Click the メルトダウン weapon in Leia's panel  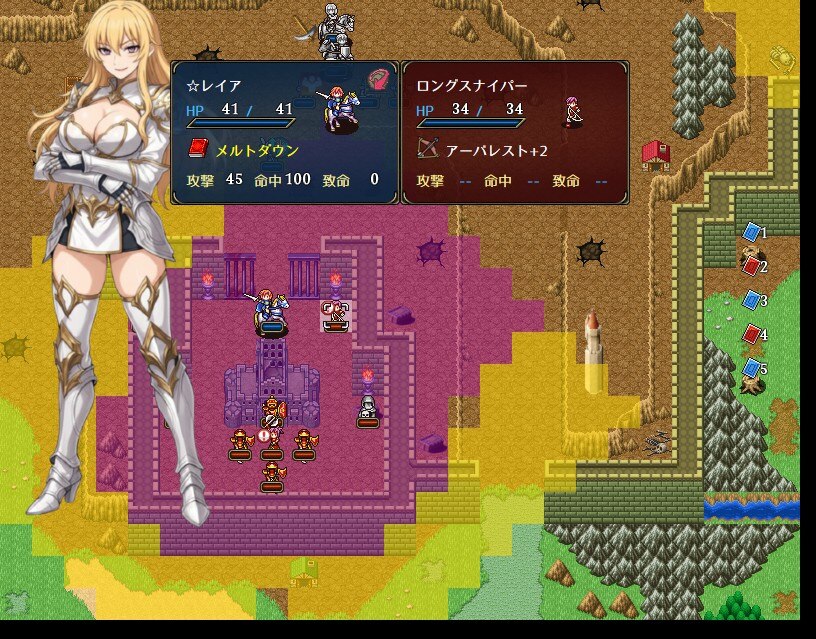(246, 150)
